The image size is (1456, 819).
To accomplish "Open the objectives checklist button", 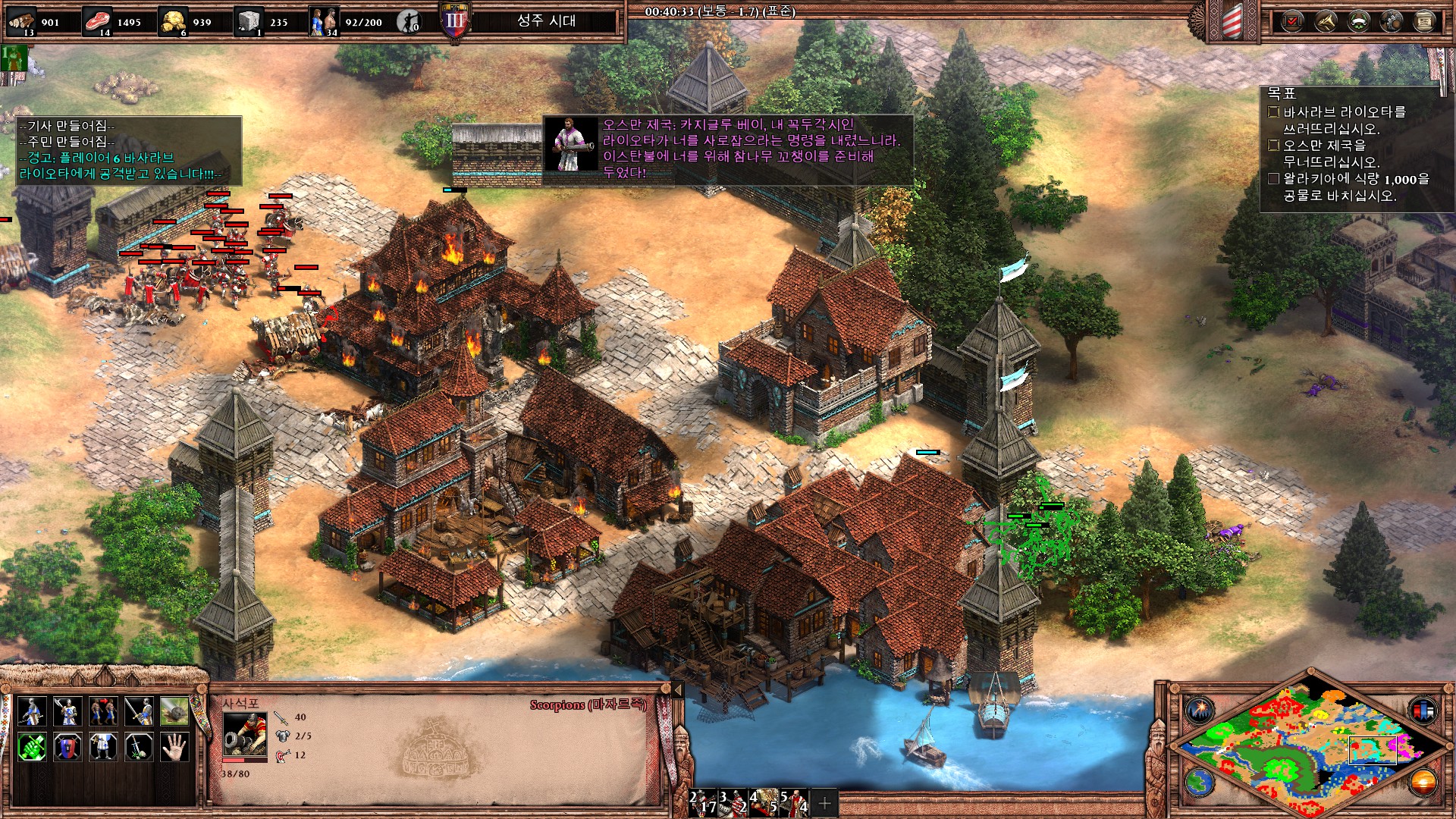I will click(1291, 21).
